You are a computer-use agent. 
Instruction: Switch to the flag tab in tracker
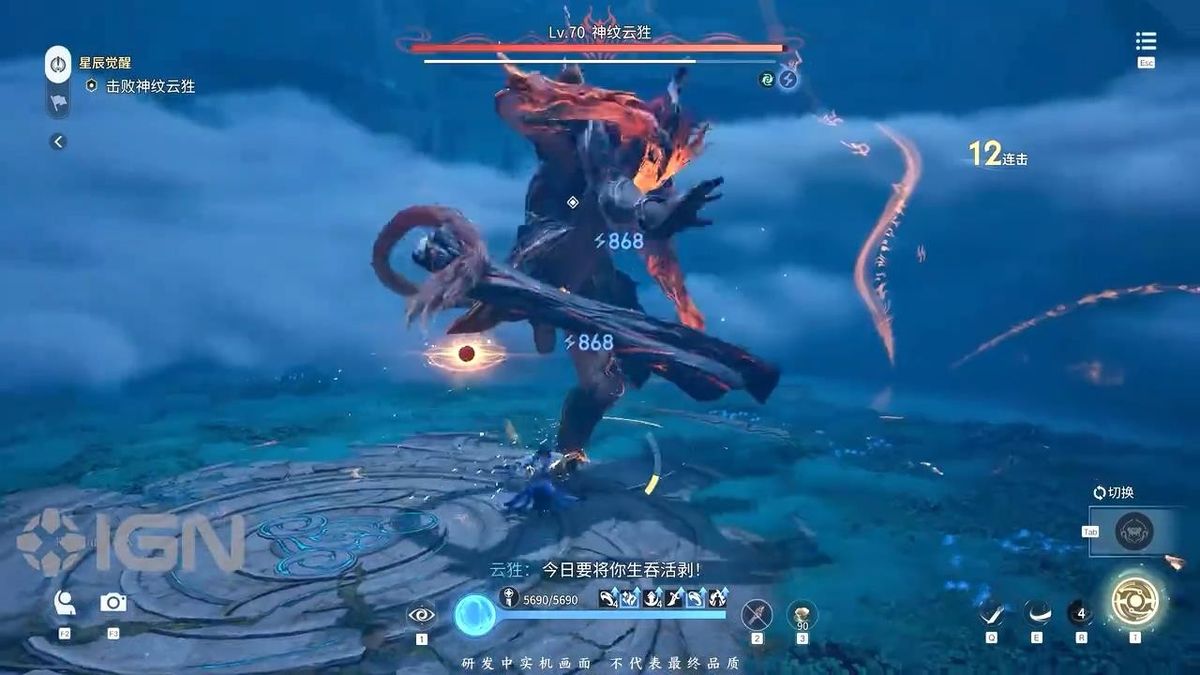click(58, 100)
